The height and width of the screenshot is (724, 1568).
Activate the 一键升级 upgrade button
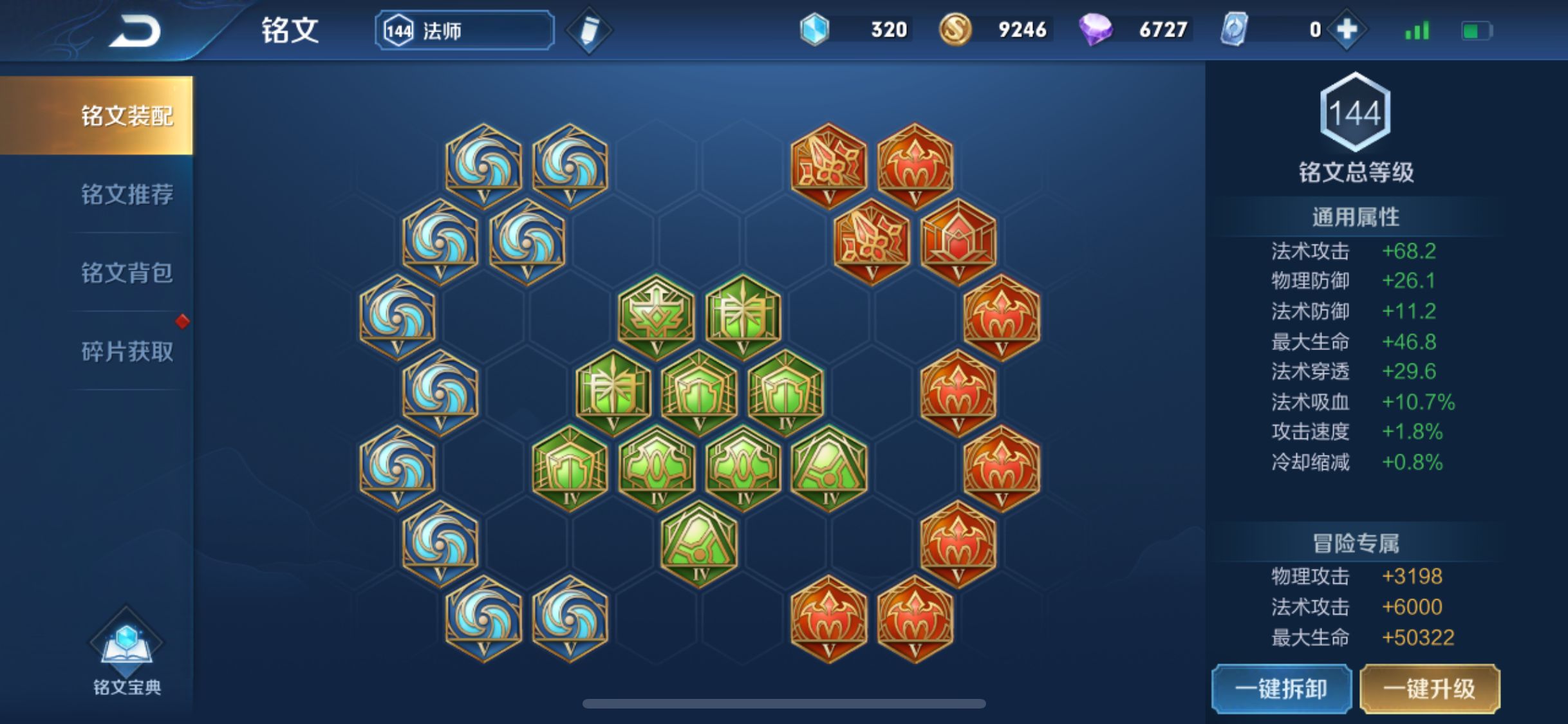[x=1430, y=689]
